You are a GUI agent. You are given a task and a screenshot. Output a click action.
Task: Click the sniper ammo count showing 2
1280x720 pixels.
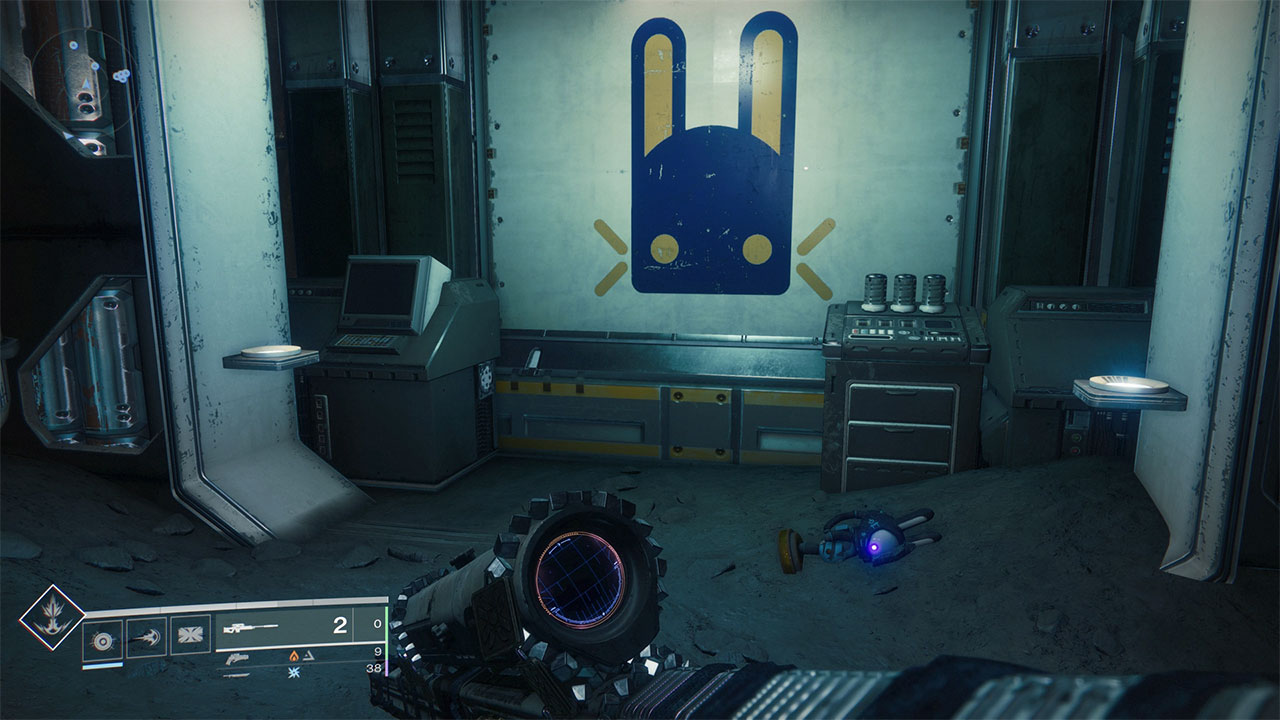(x=340, y=625)
